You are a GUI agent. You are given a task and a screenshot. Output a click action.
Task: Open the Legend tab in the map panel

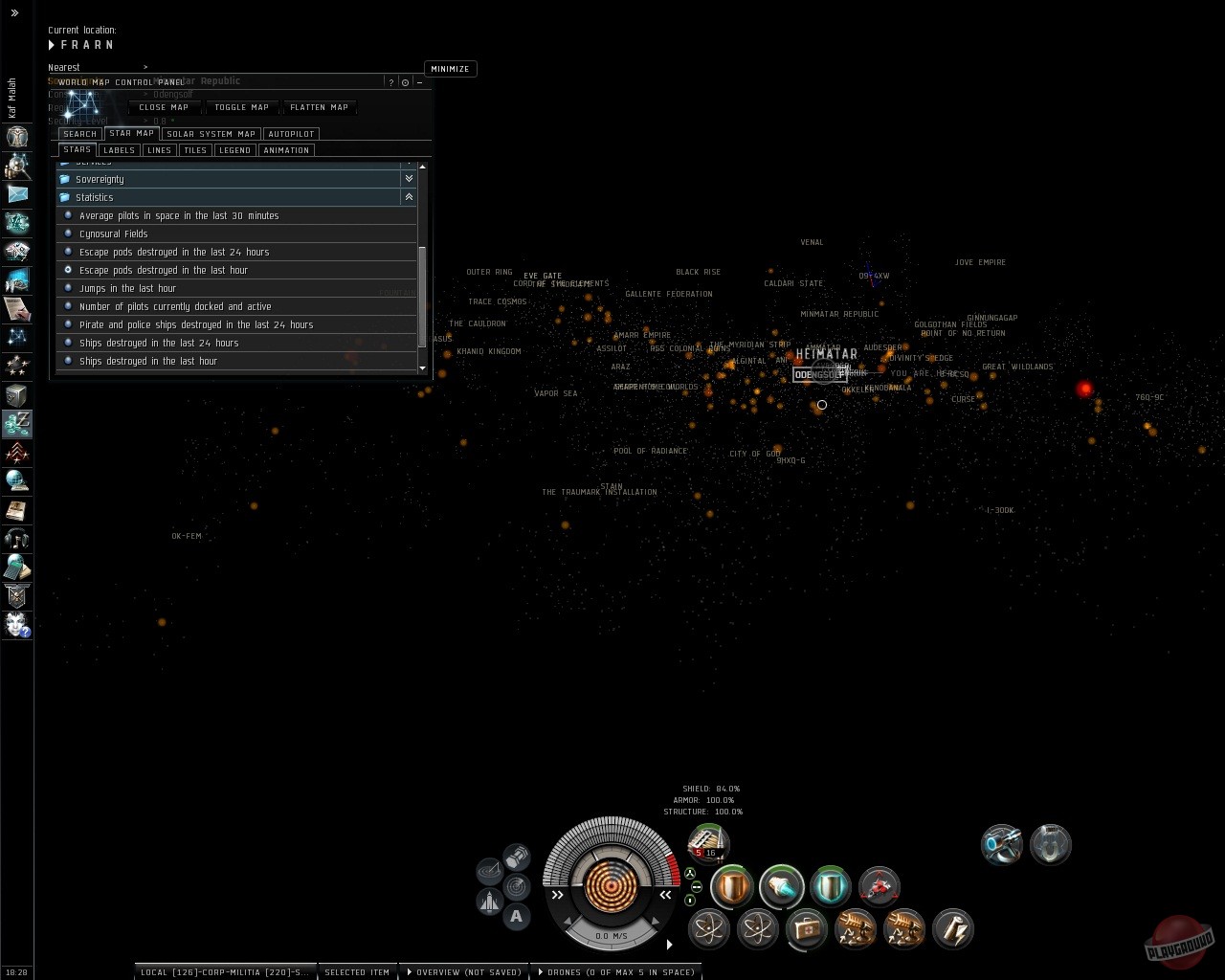[x=234, y=150]
